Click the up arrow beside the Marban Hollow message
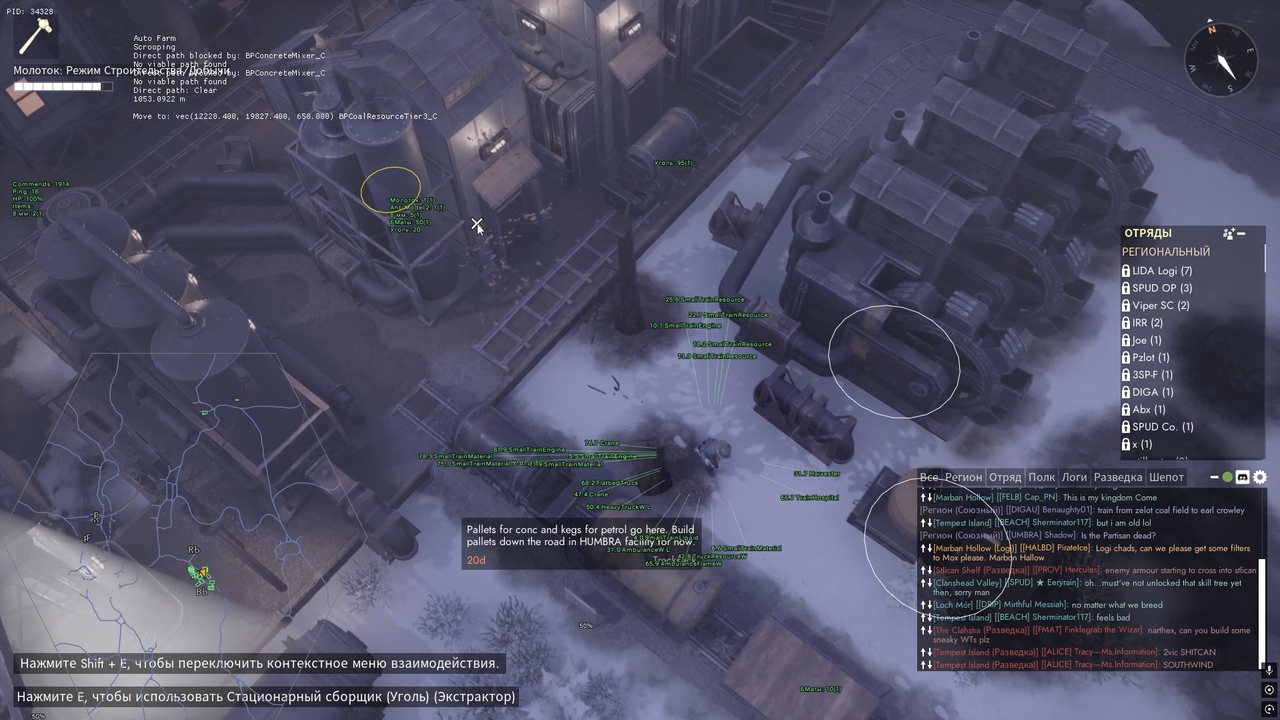This screenshot has width=1280, height=720. pyautogui.click(x=921, y=497)
